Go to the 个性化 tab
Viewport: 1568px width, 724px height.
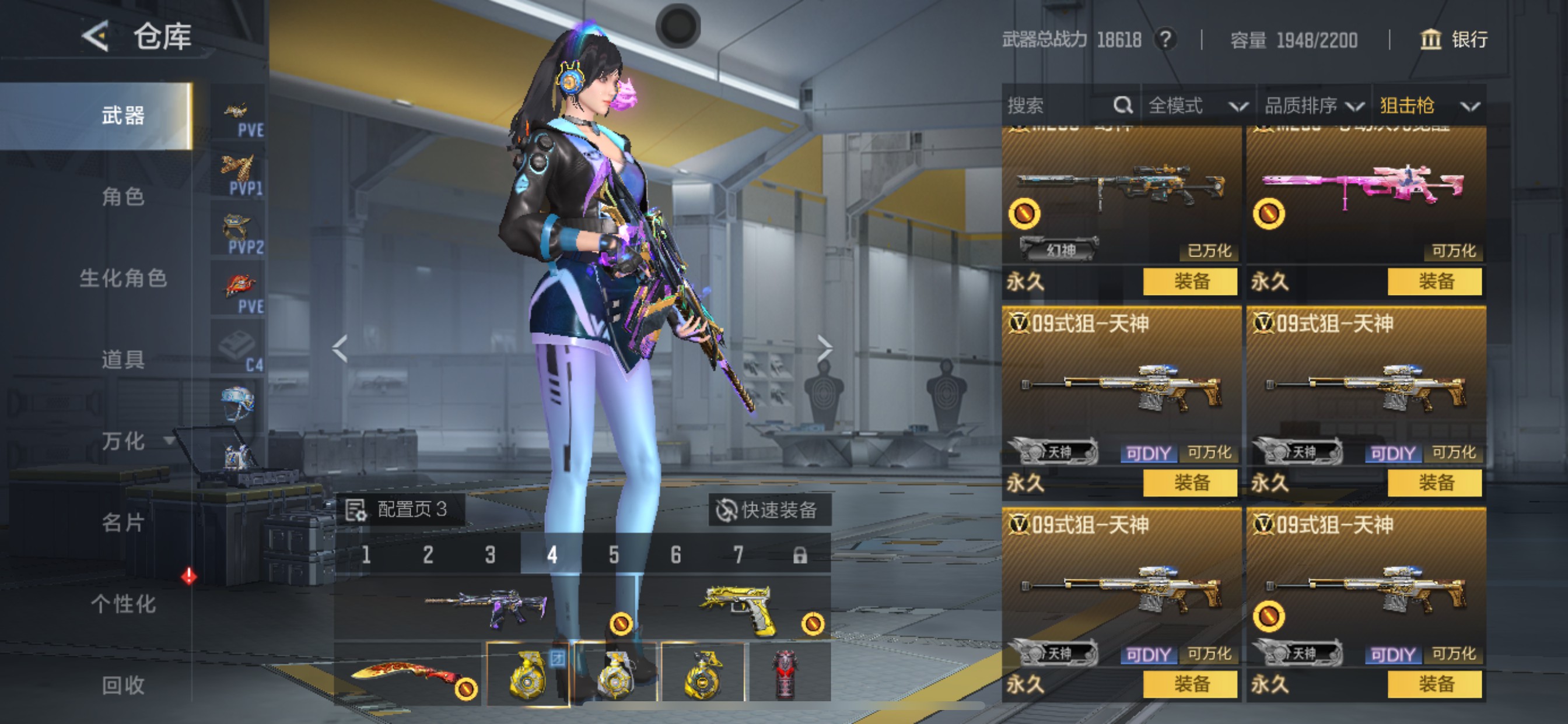pos(123,604)
